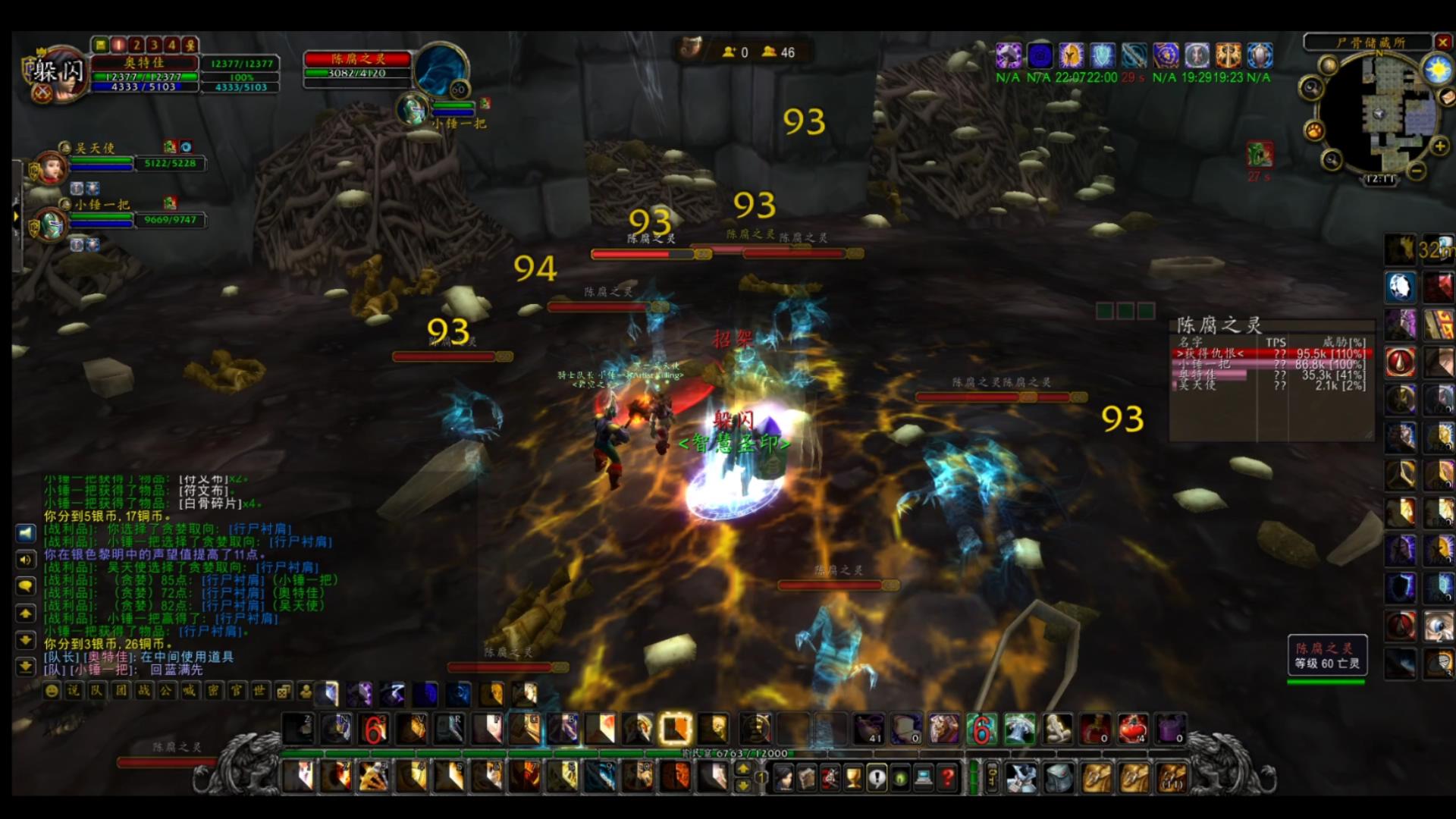Activate the glowing highlighted action bar ability

675,730
